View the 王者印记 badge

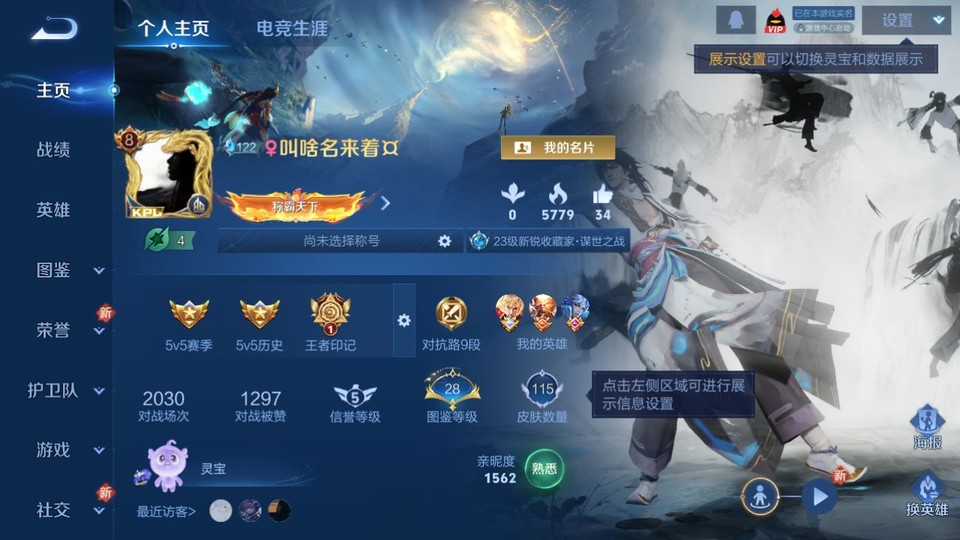(x=330, y=322)
